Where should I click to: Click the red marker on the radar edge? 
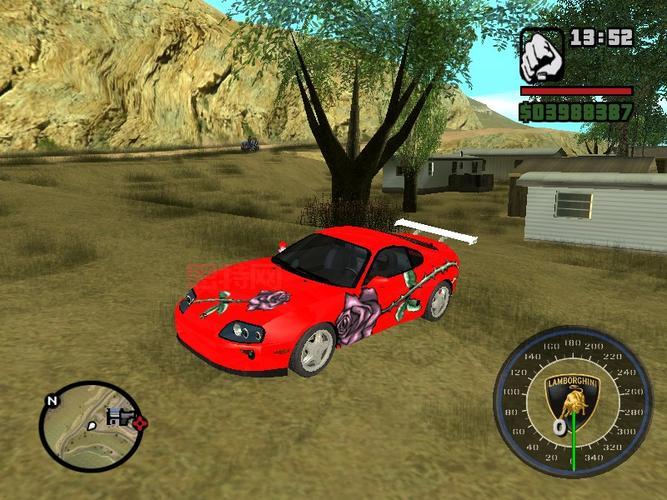pyautogui.click(x=140, y=423)
